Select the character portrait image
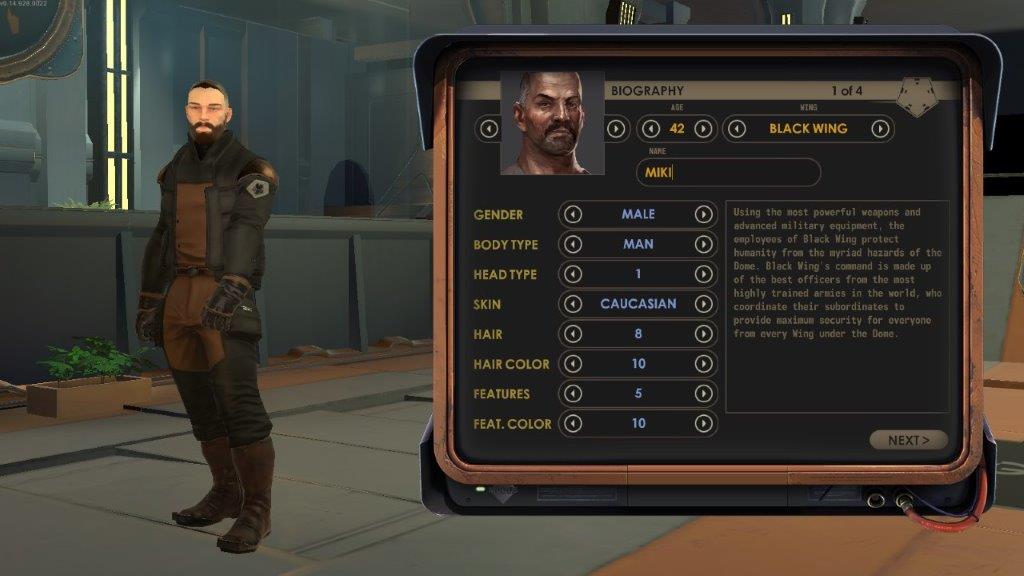This screenshot has height=576, width=1024. click(552, 122)
